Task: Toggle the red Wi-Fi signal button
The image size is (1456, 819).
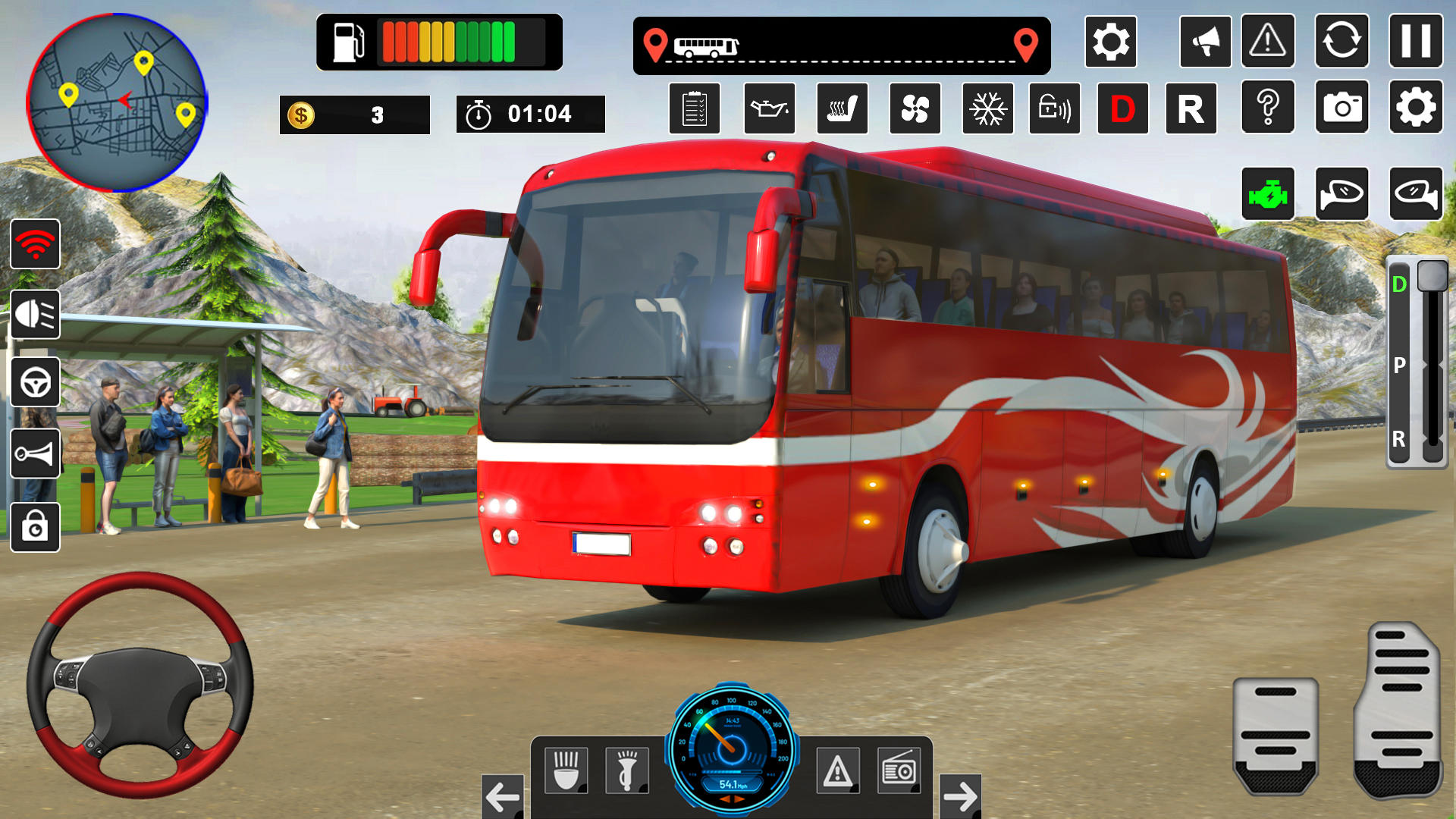Action: (35, 244)
